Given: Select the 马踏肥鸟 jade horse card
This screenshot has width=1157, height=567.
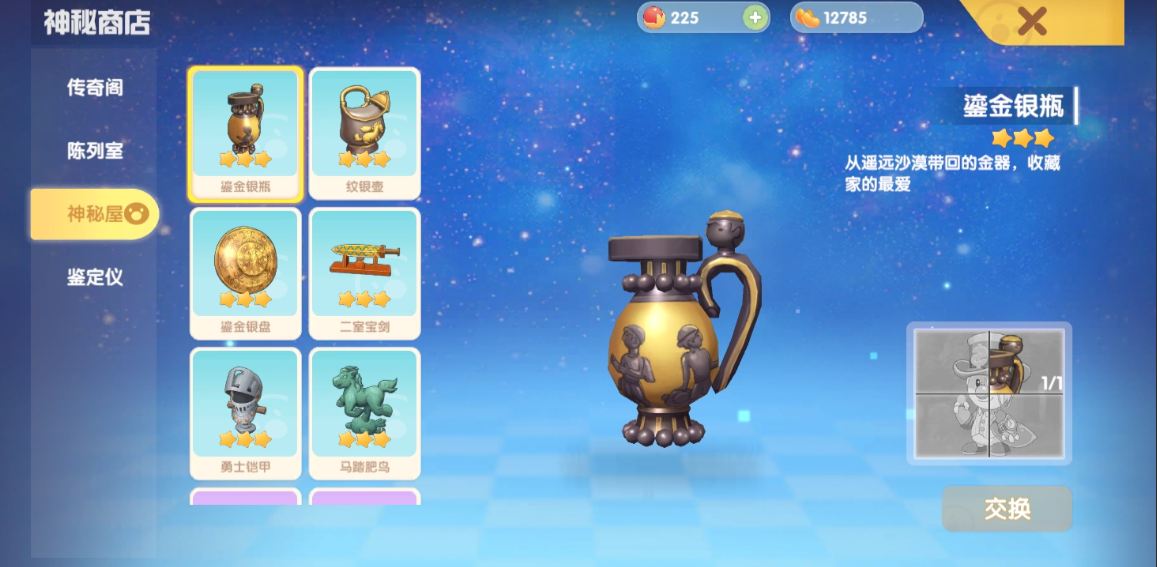Looking at the screenshot, I should pyautogui.click(x=364, y=412).
